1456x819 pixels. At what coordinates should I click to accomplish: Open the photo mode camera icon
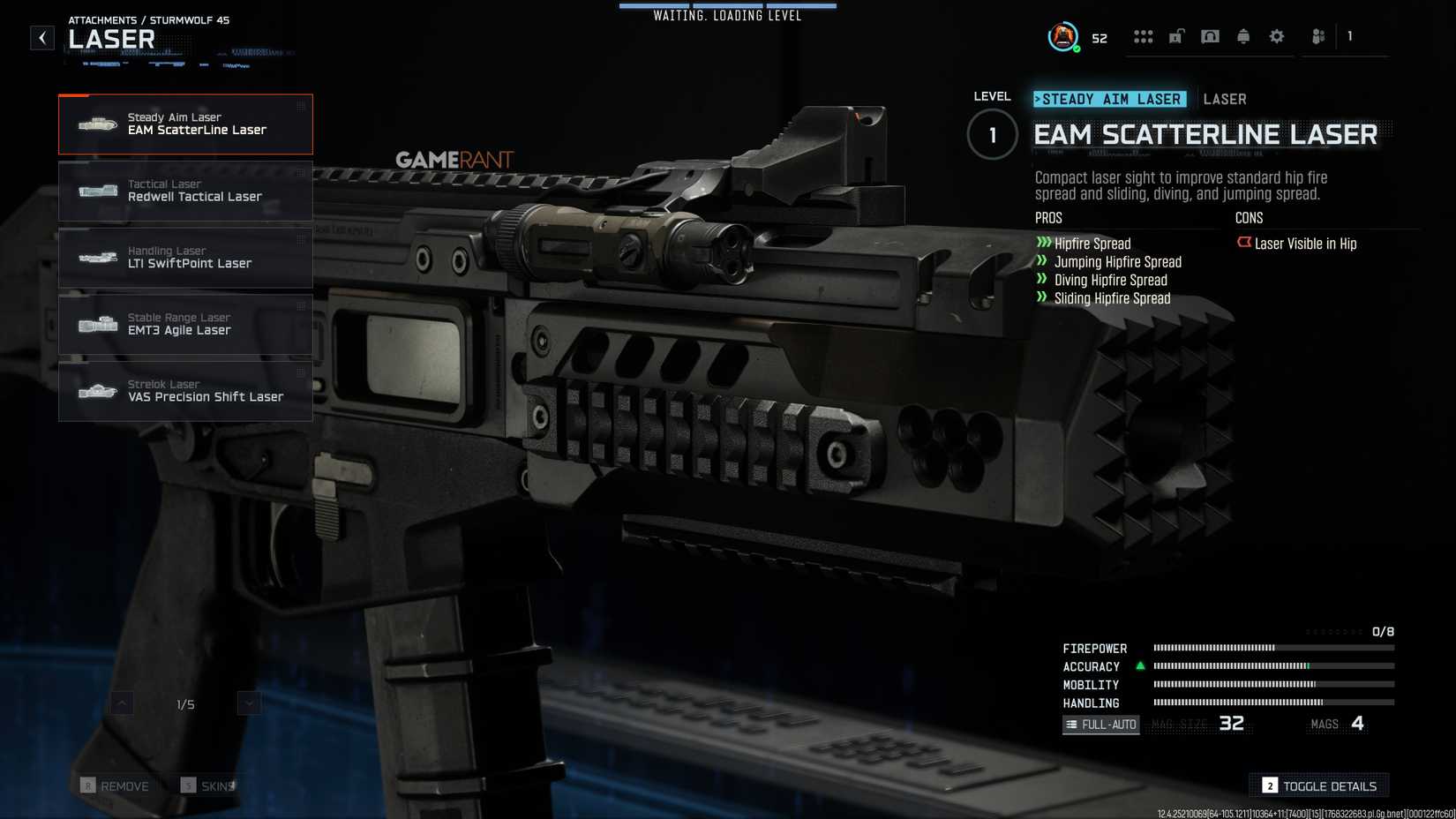click(x=1211, y=36)
